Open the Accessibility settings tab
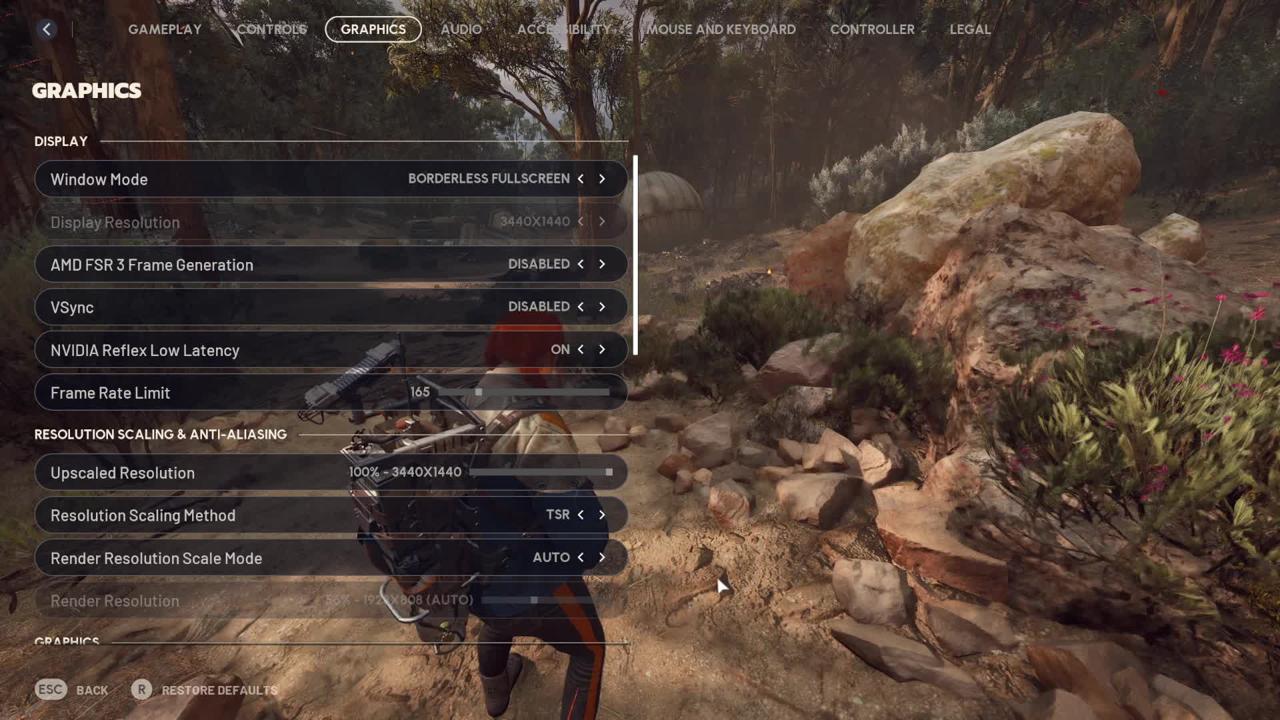The image size is (1280, 720). (x=563, y=29)
